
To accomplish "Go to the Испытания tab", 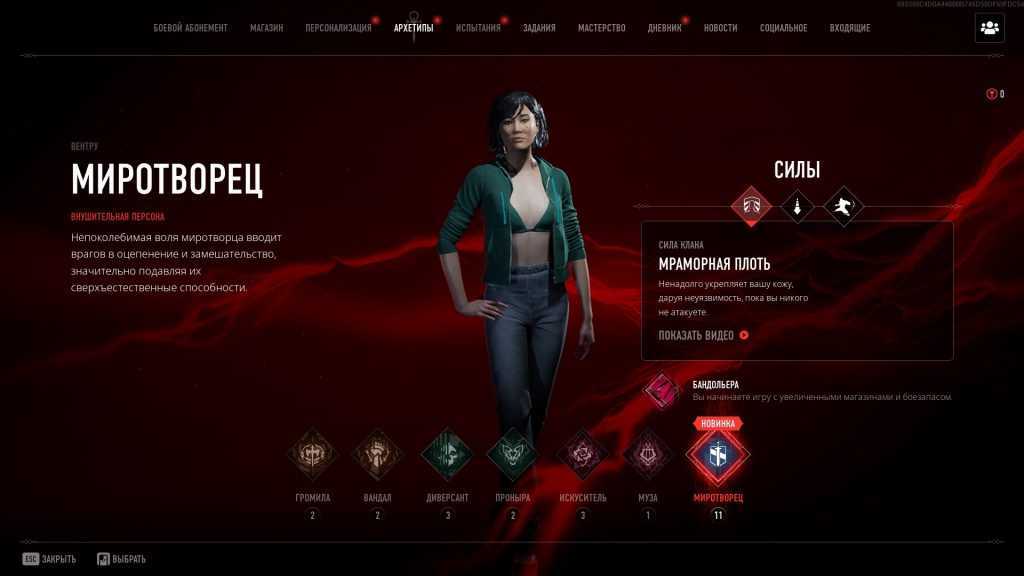I will point(478,28).
